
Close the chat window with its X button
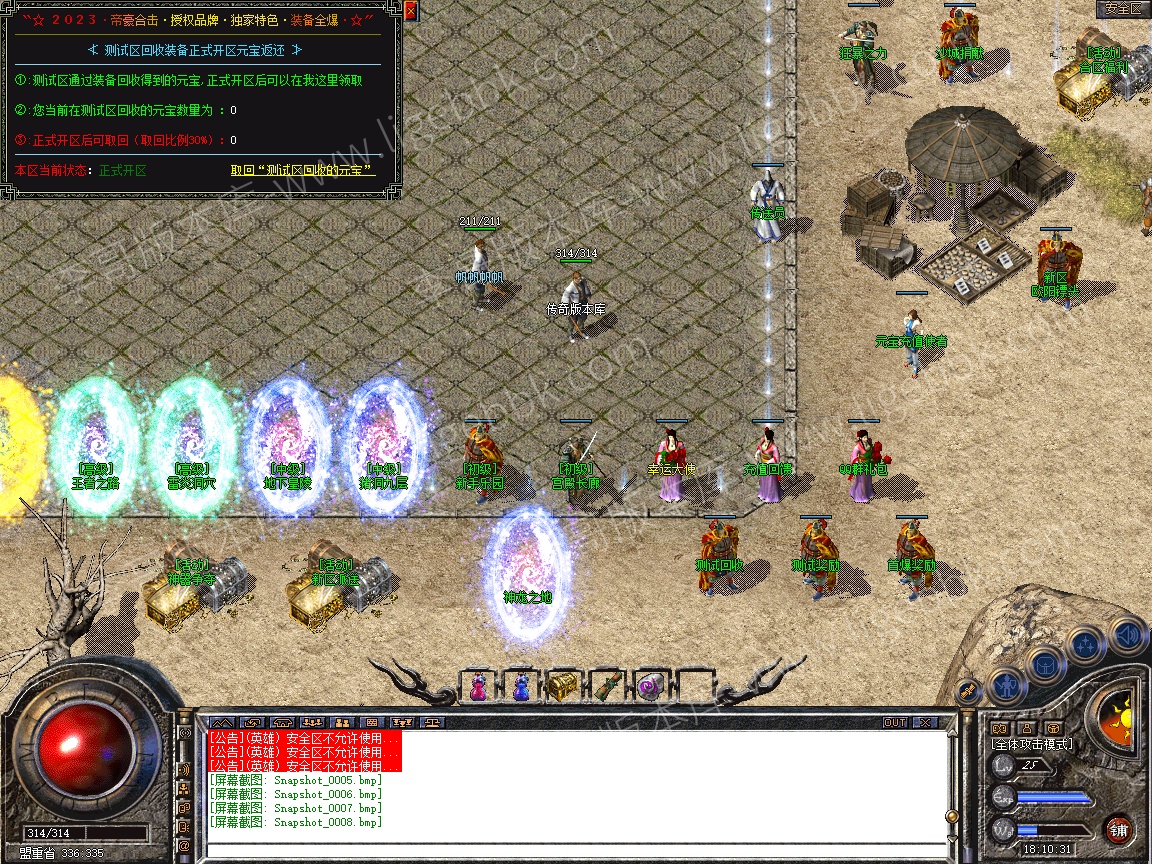(x=925, y=722)
